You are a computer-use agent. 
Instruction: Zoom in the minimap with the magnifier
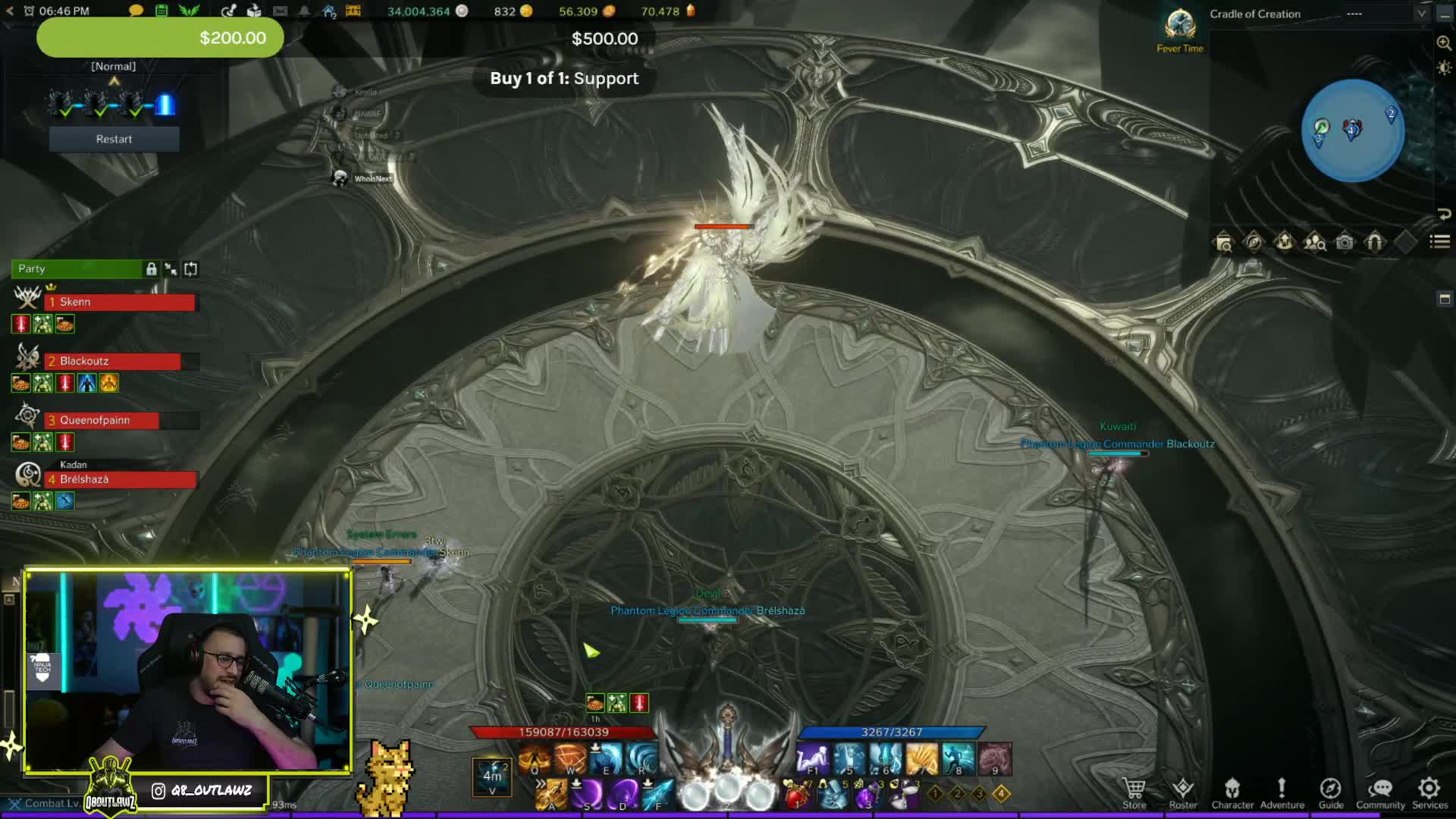coord(1444,43)
